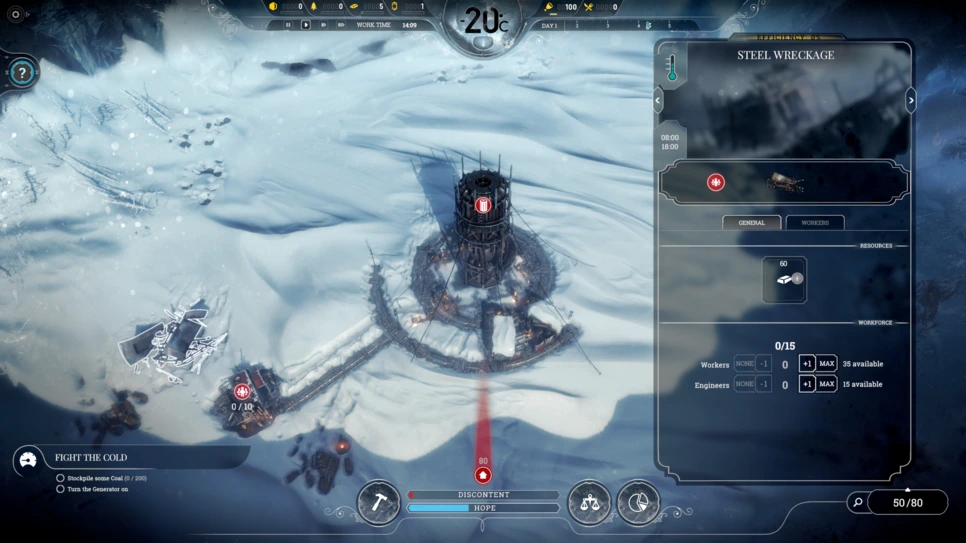Click the red homeless alert house icon

tap(483, 475)
